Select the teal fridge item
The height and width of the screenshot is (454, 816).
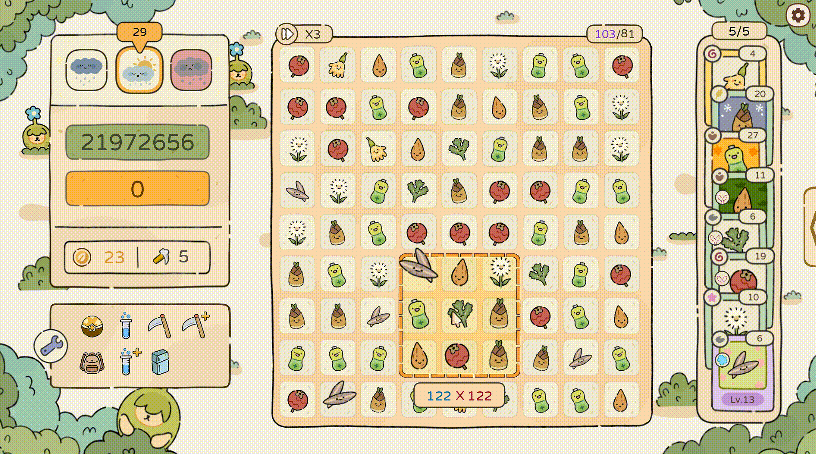(x=161, y=361)
